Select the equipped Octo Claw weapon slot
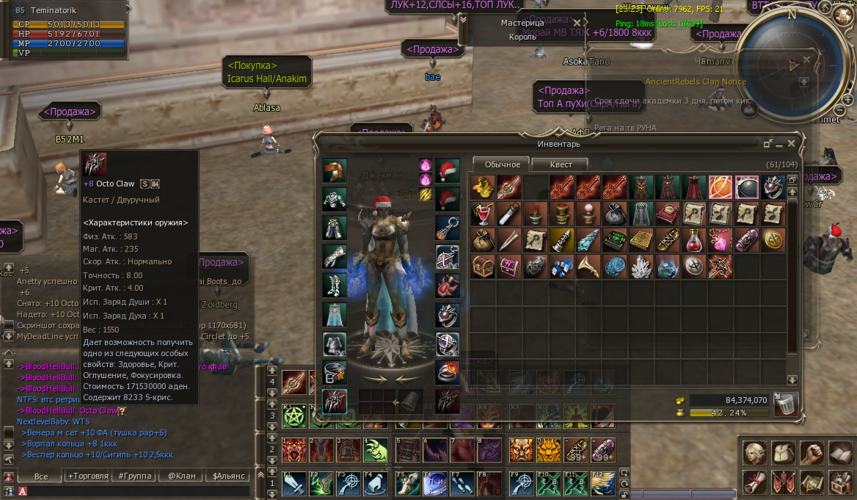 coord(334,400)
